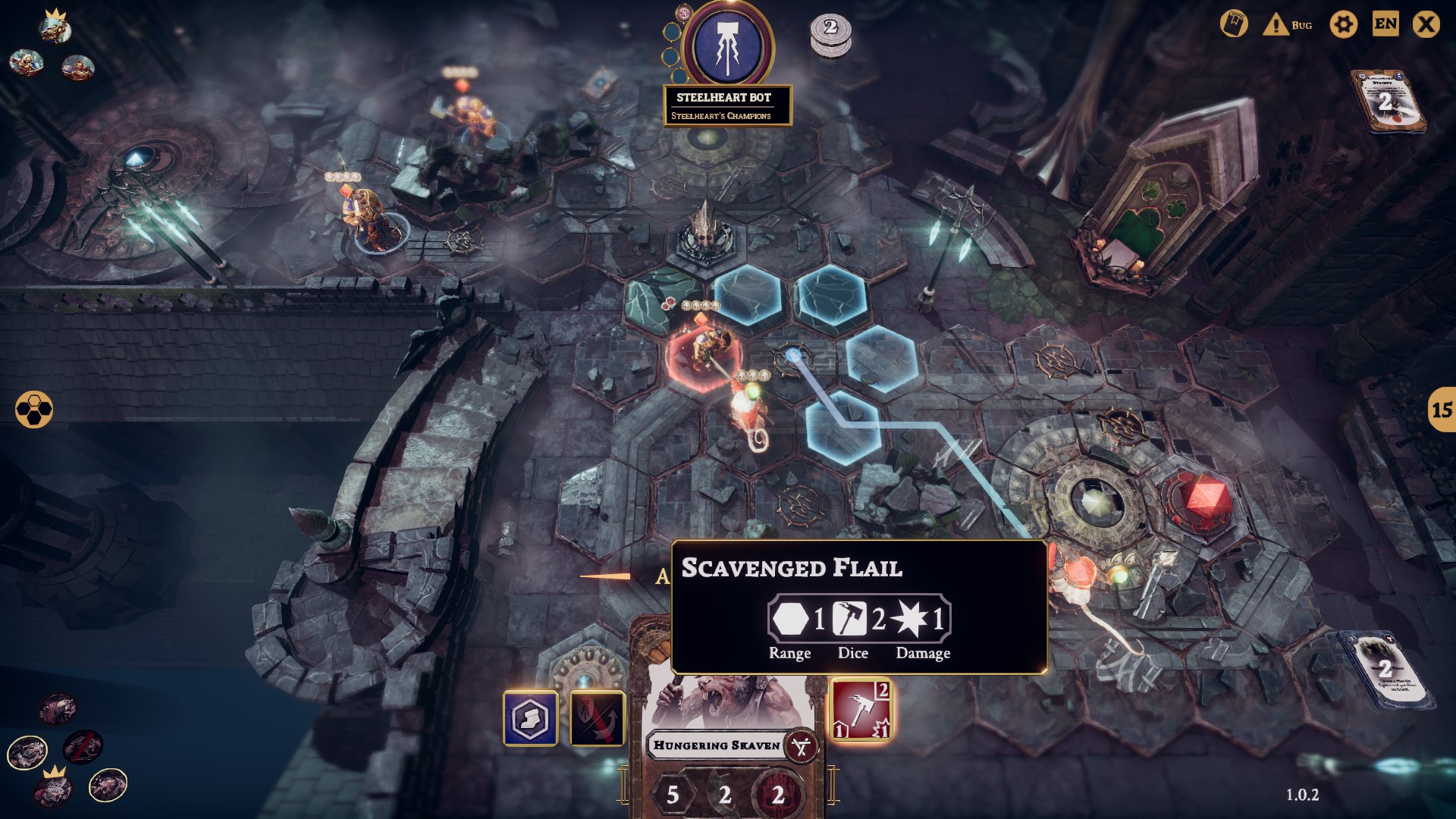View the Steelheart Bot opponent emblem

[x=727, y=47]
